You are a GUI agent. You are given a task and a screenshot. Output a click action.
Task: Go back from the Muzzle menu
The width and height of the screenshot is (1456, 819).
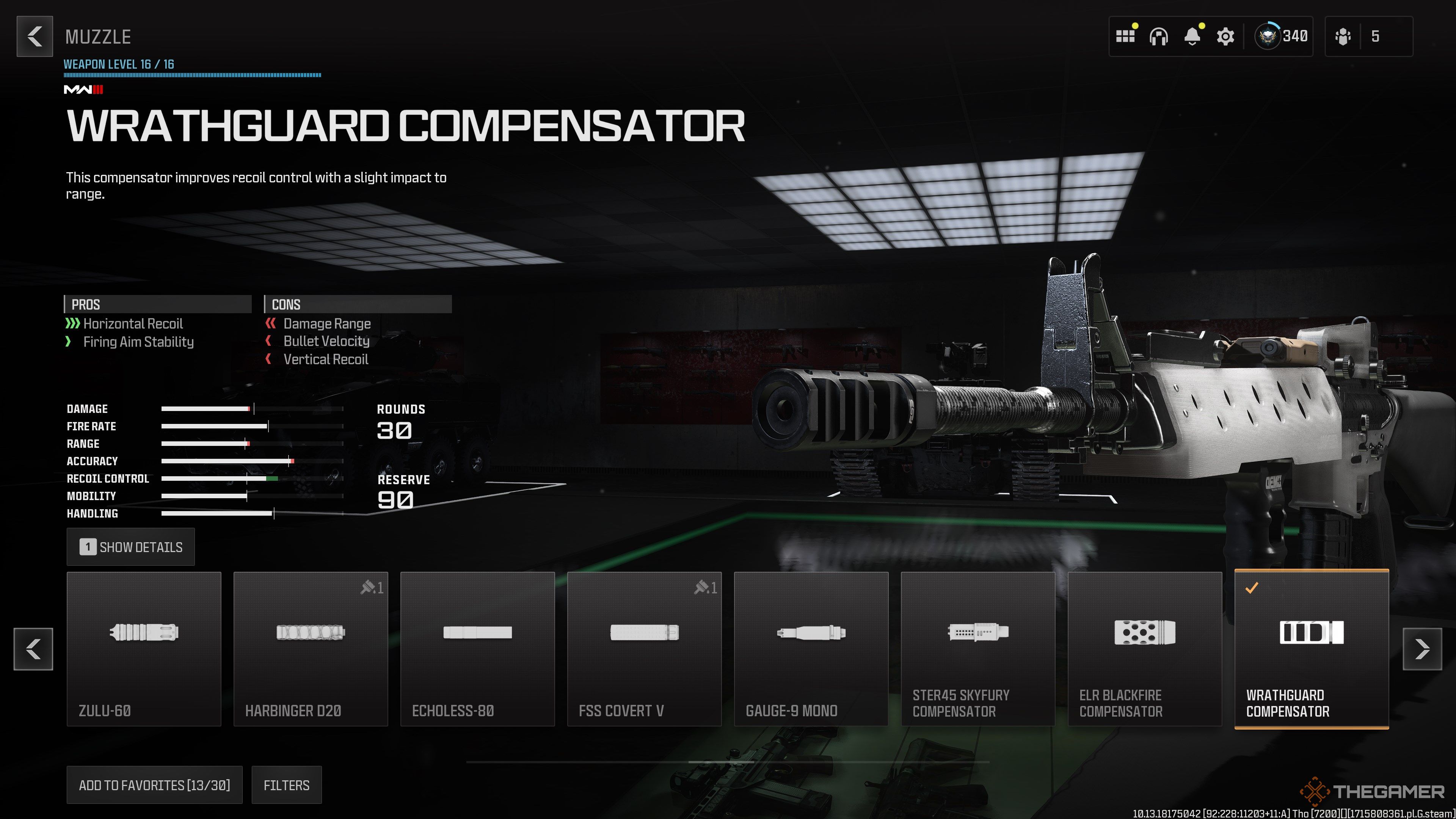35,37
